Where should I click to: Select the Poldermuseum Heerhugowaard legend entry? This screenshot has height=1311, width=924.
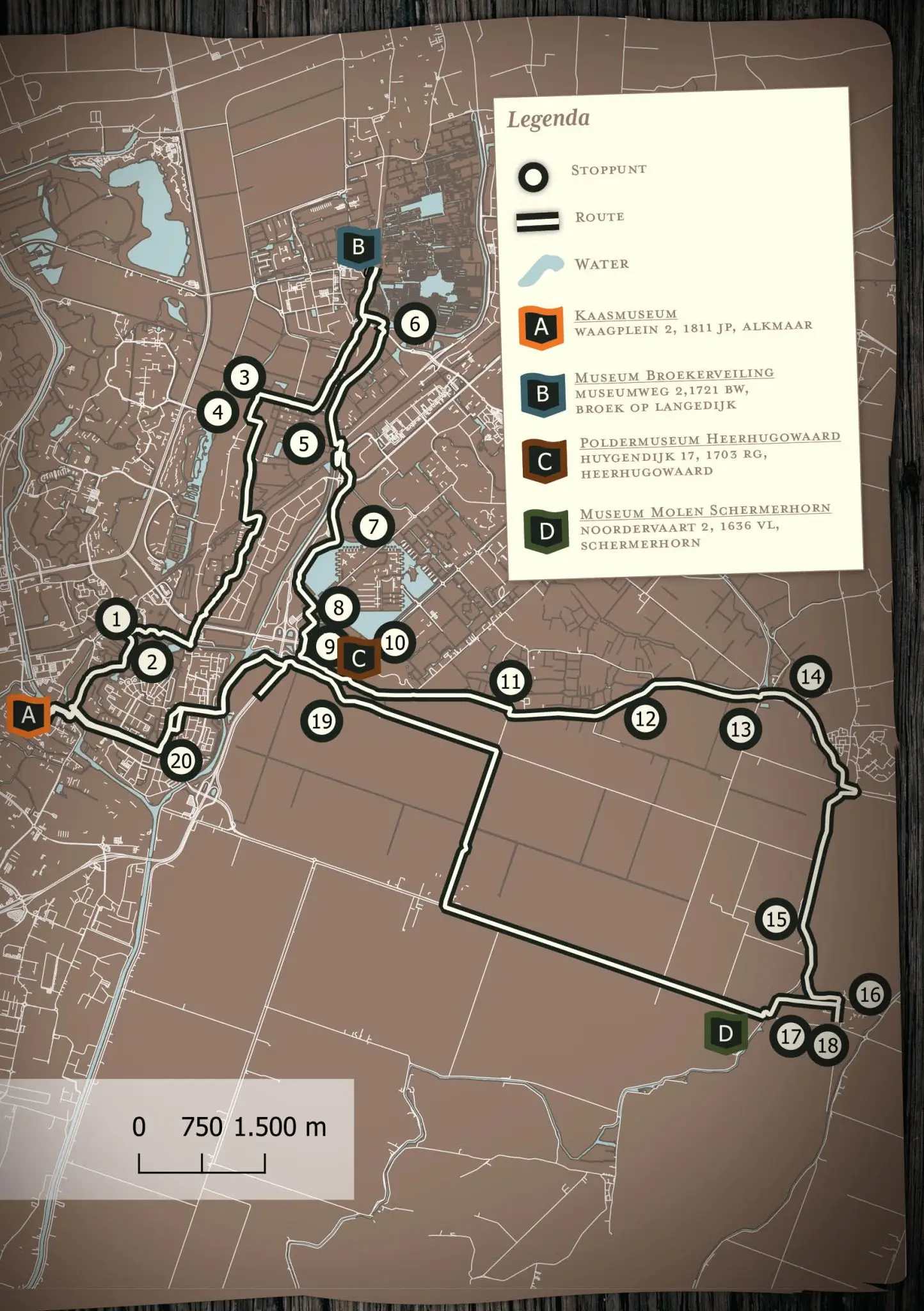[710, 440]
